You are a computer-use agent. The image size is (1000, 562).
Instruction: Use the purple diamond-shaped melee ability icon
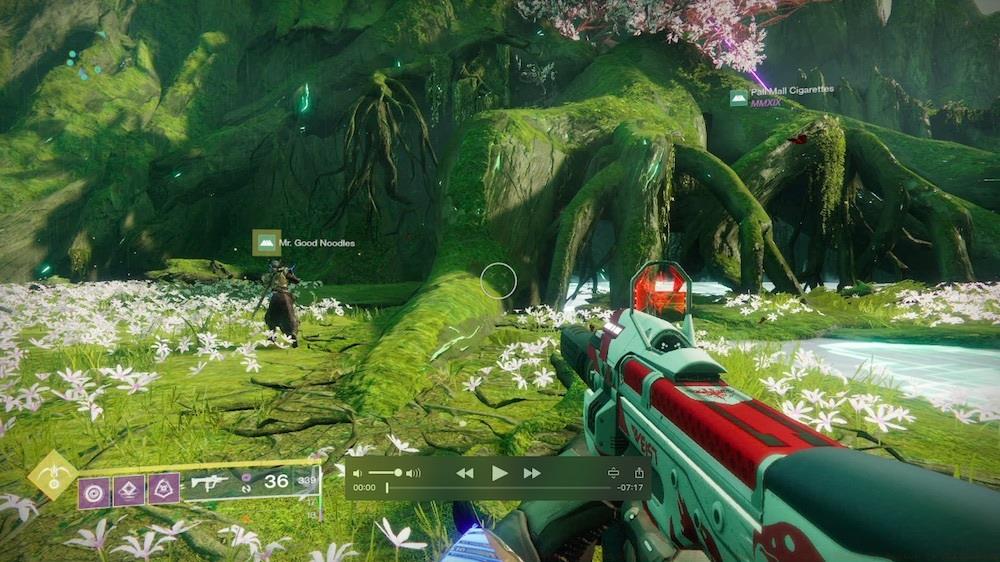pyautogui.click(x=129, y=490)
